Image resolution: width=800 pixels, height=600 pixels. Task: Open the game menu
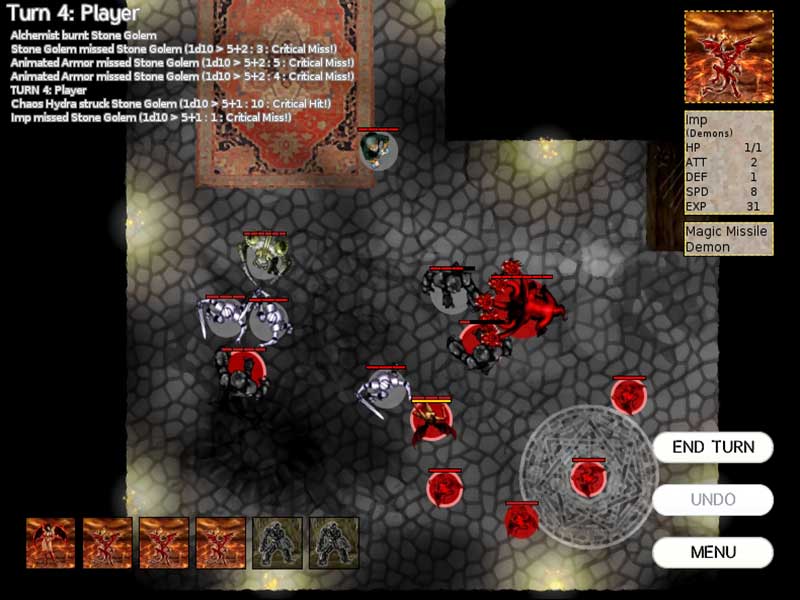coord(713,552)
